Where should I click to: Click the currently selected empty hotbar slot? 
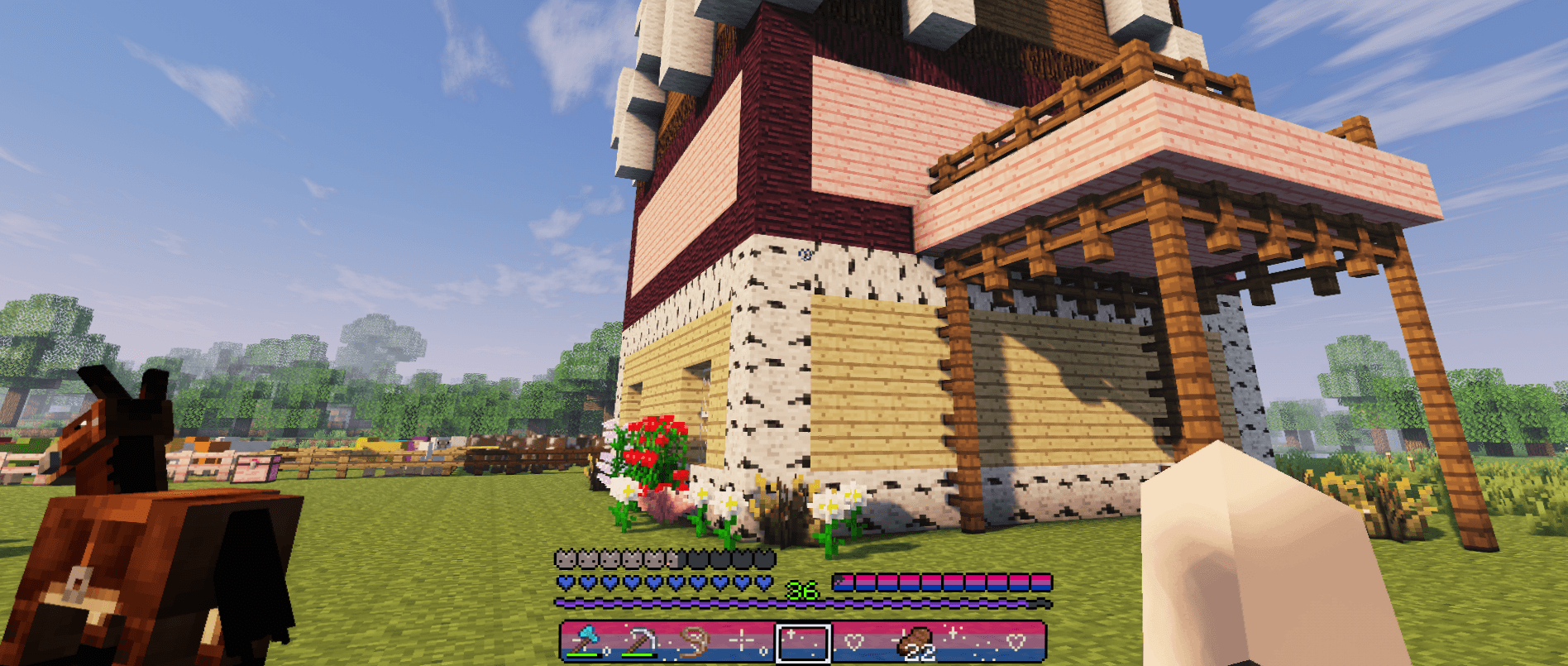802,641
